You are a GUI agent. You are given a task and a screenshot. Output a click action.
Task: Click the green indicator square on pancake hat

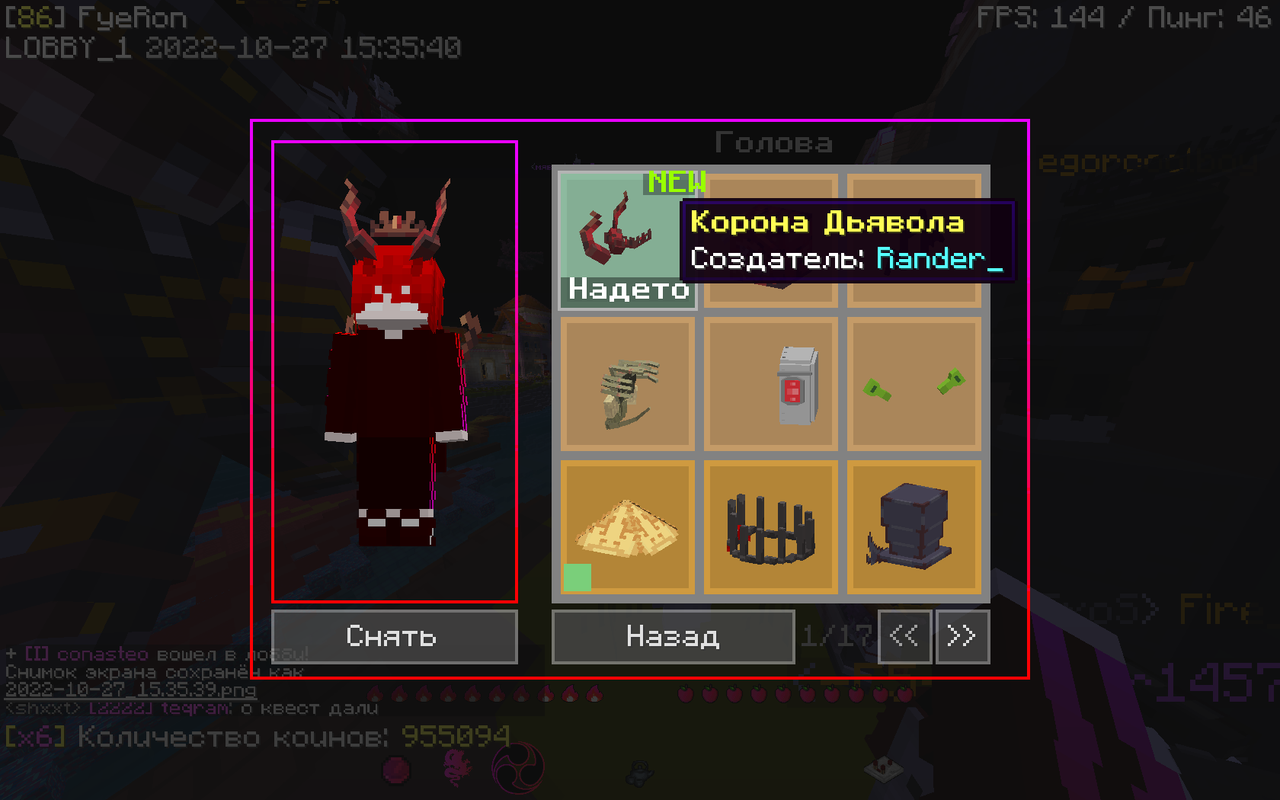click(576, 578)
